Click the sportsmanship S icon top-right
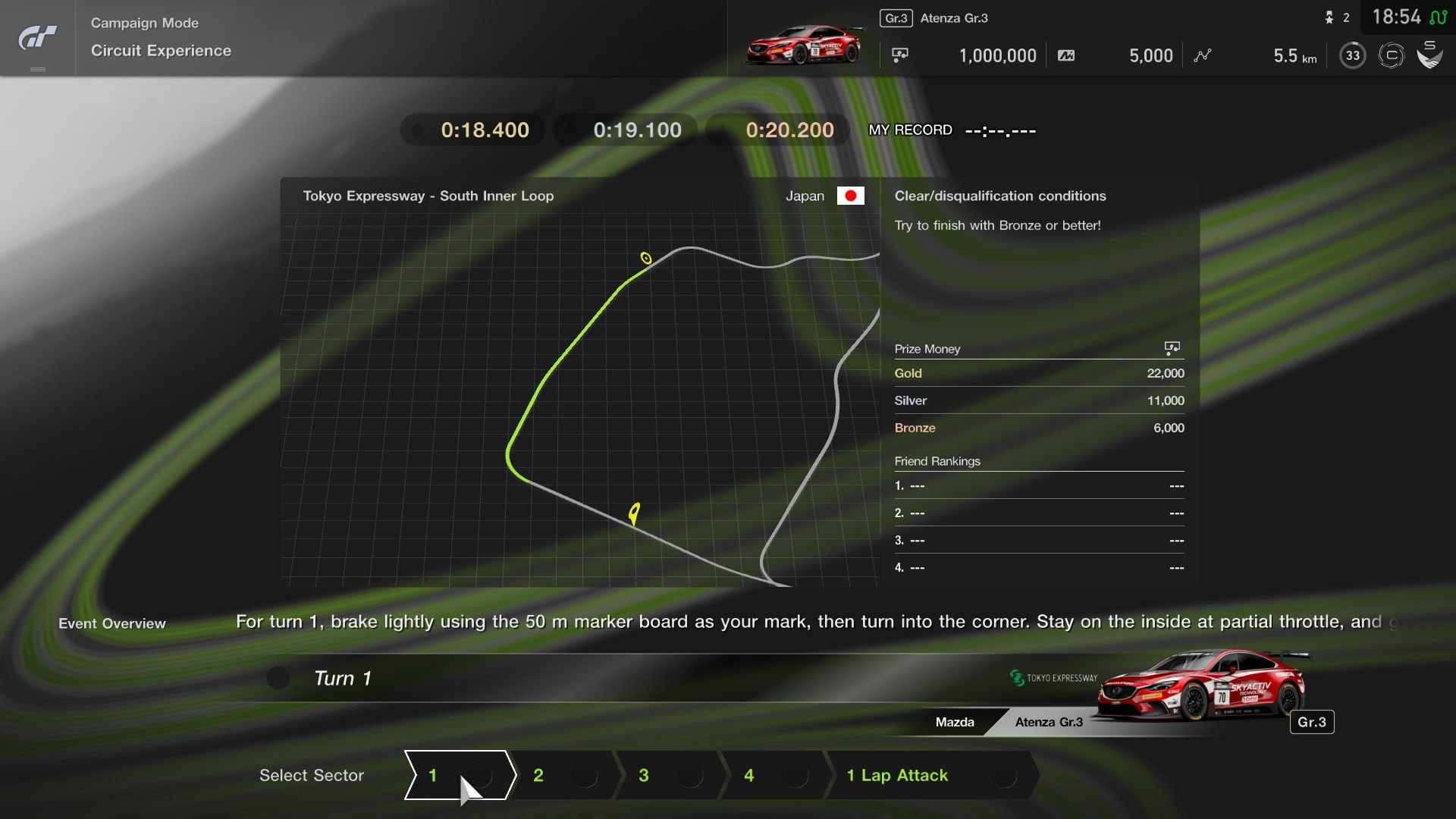 tap(1430, 55)
